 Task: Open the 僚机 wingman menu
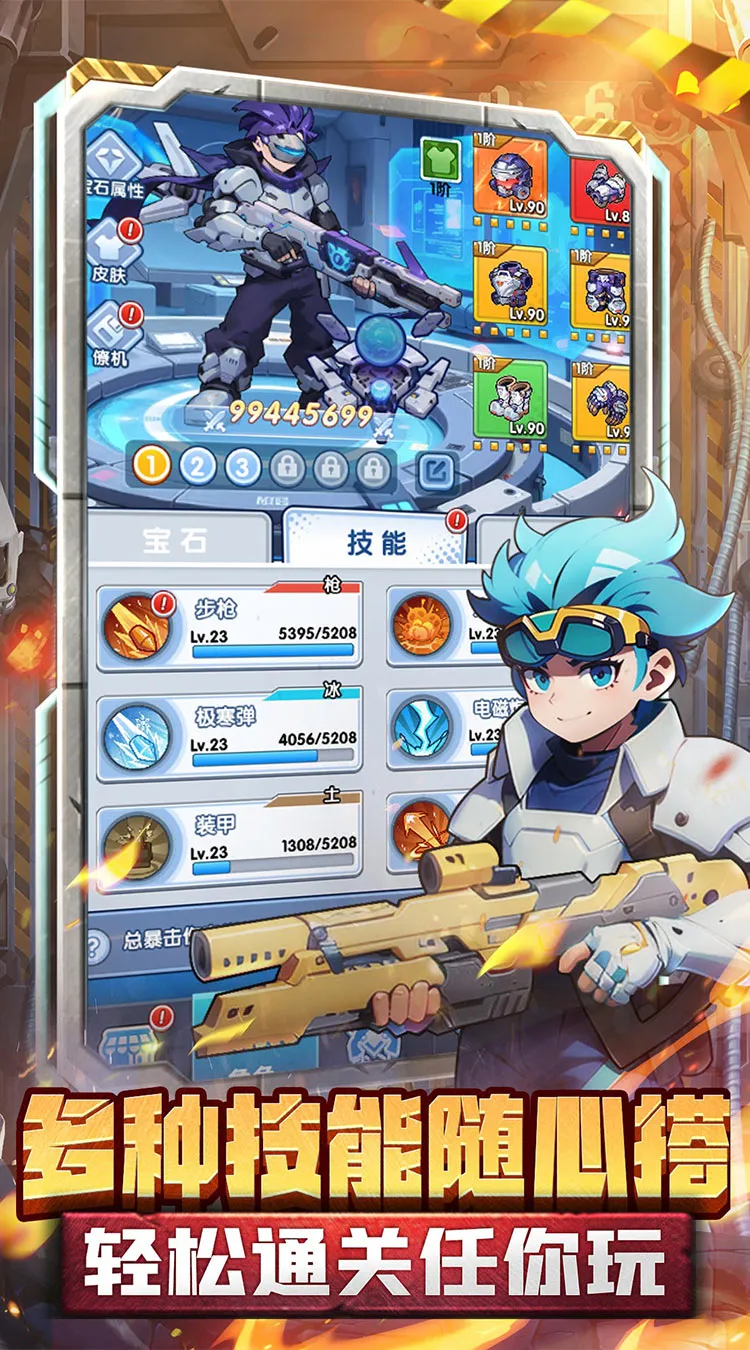112,333
